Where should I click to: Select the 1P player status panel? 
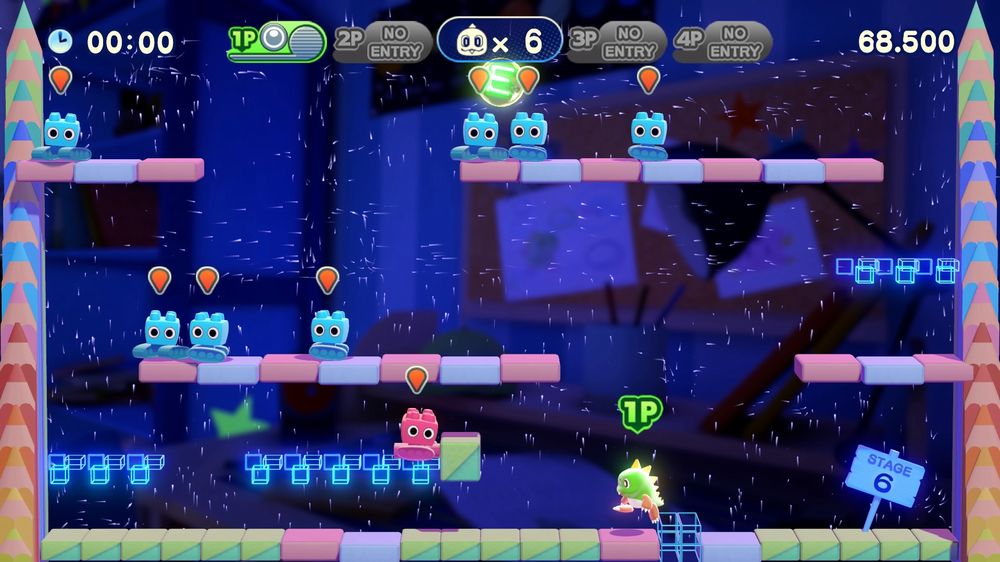click(x=277, y=41)
